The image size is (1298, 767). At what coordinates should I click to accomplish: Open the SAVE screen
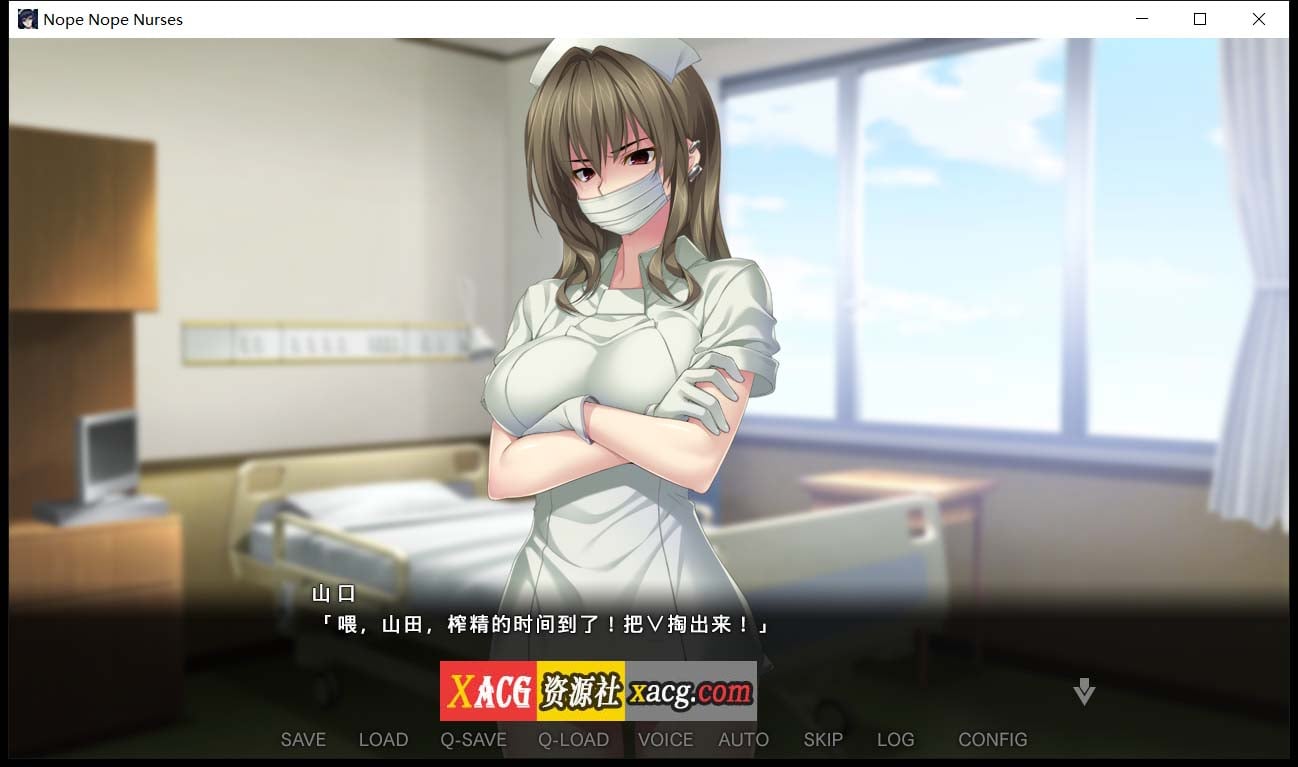(303, 740)
